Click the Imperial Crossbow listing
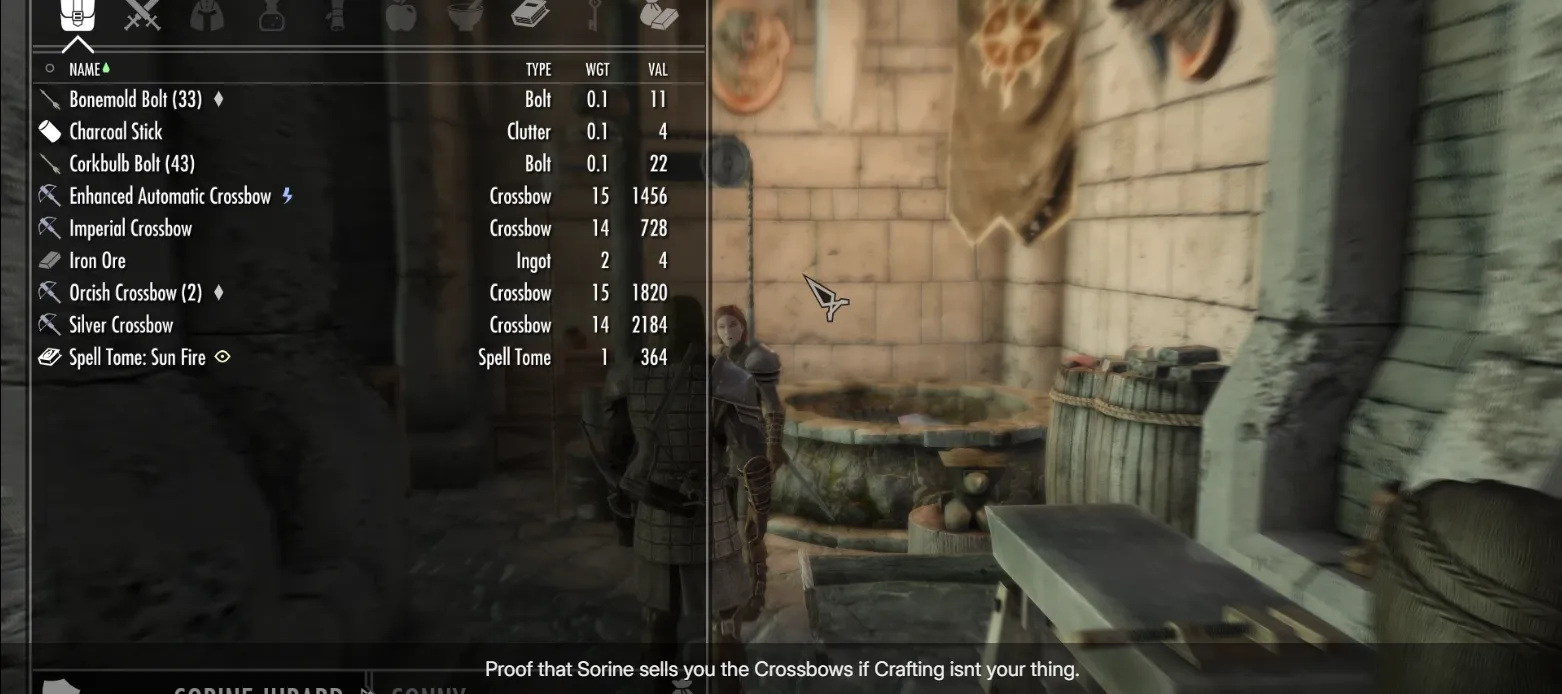 tap(130, 229)
